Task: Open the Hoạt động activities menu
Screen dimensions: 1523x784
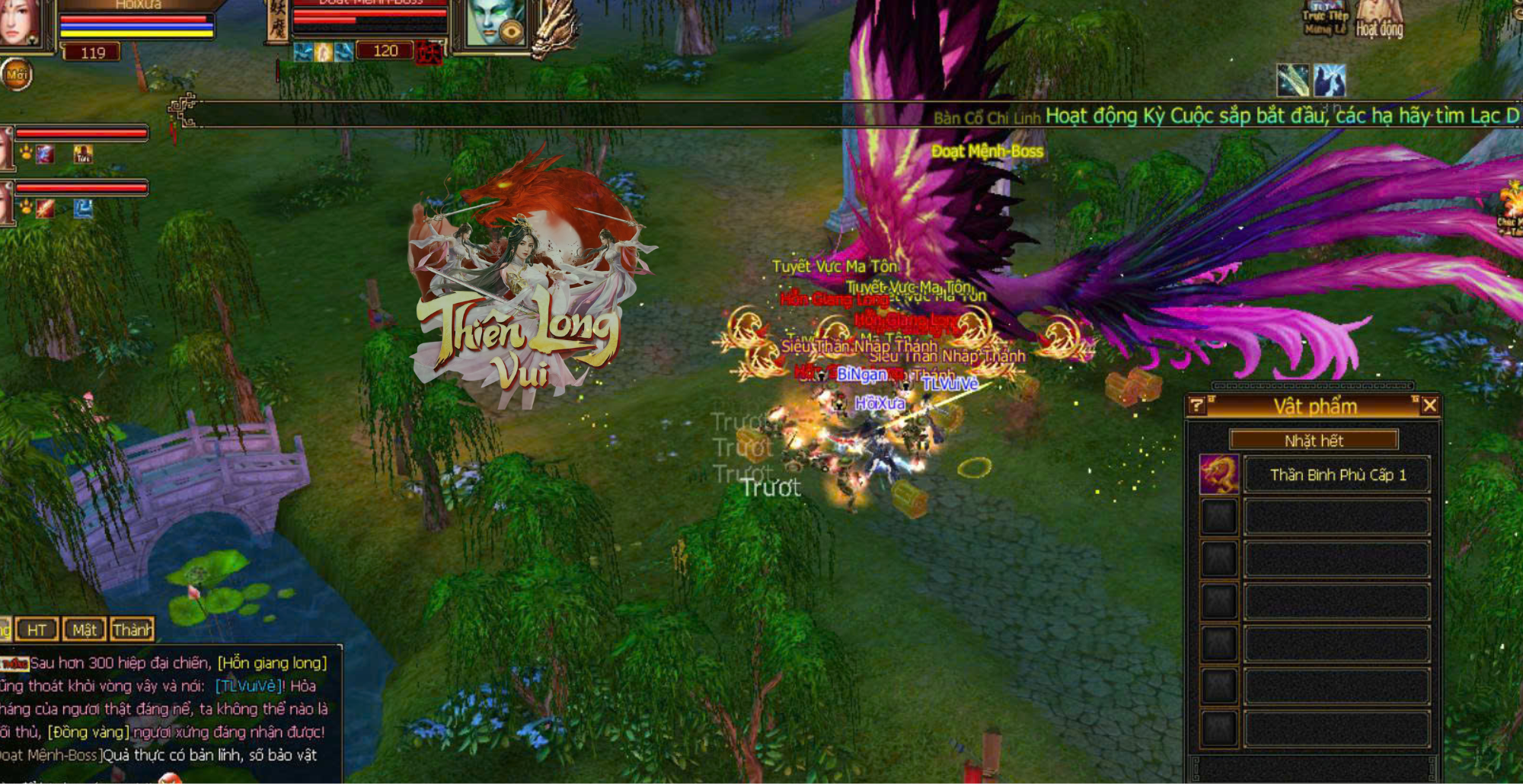Action: tap(1379, 23)
